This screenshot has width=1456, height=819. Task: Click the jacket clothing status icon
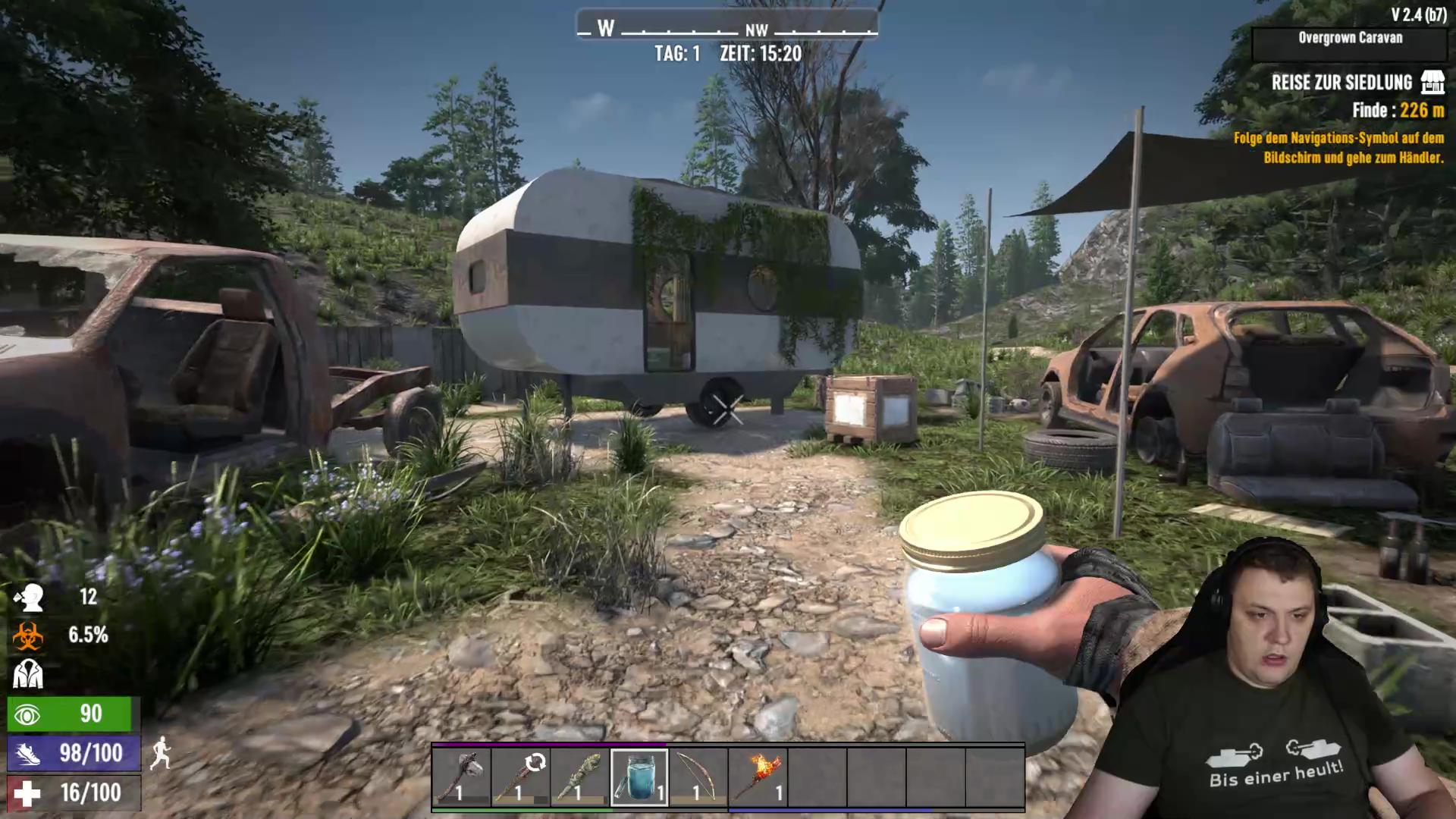[28, 673]
